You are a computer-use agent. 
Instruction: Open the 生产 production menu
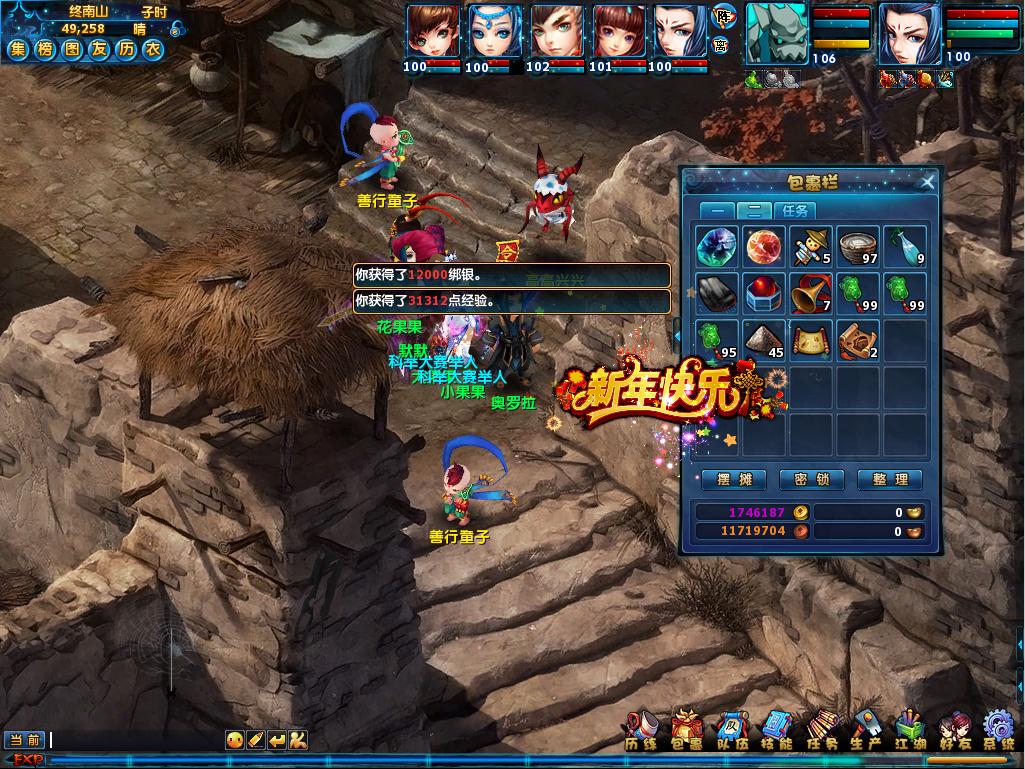tap(864, 732)
